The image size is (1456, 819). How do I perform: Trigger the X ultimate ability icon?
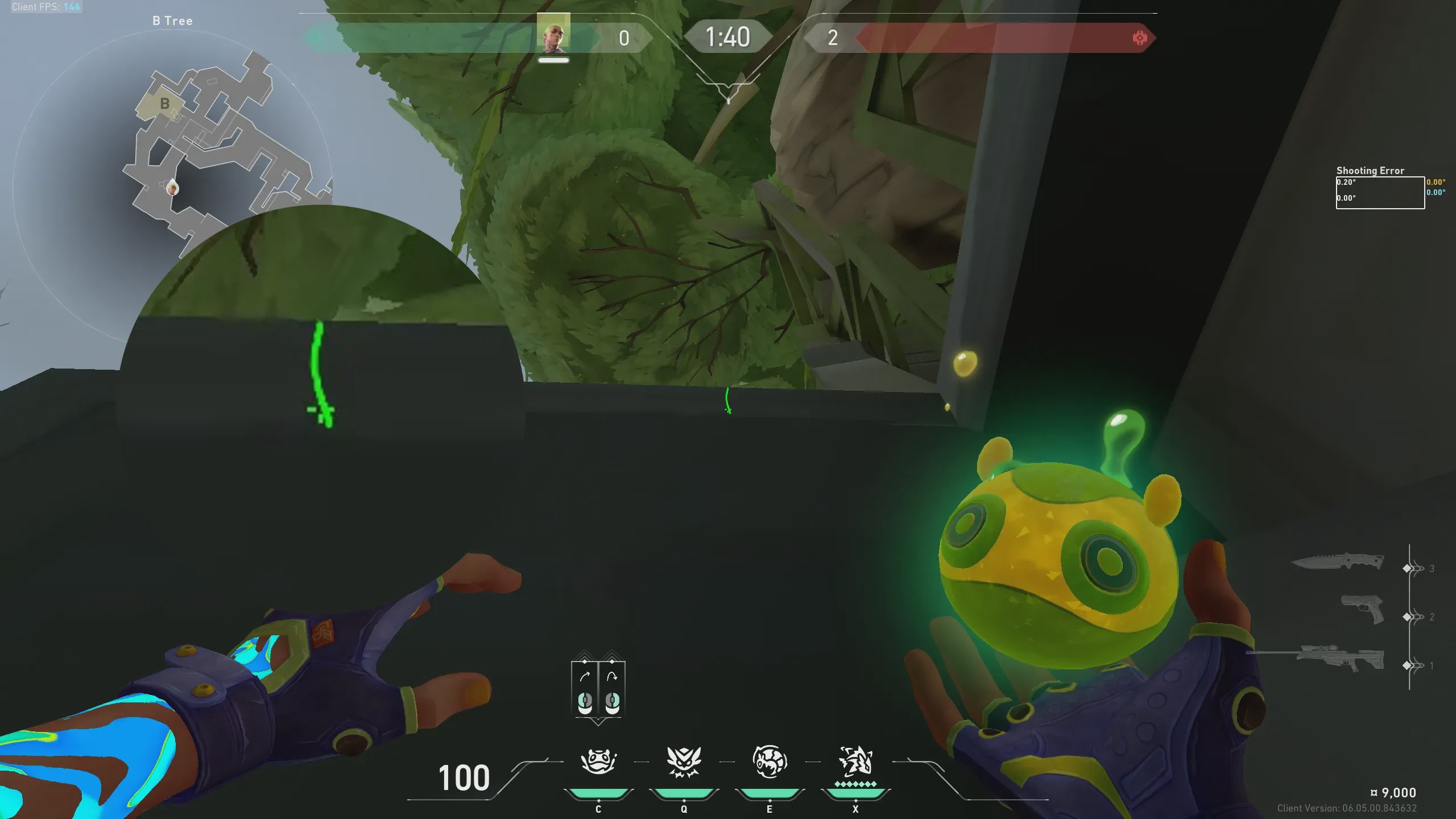click(855, 761)
